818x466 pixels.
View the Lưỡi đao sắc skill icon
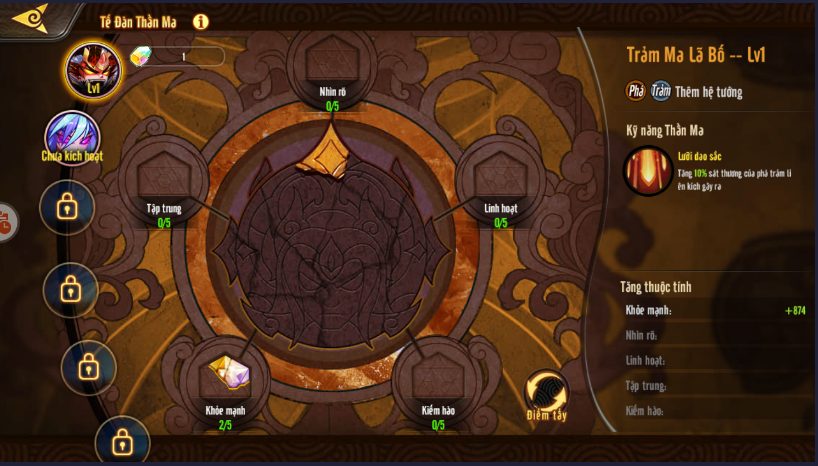tap(648, 170)
